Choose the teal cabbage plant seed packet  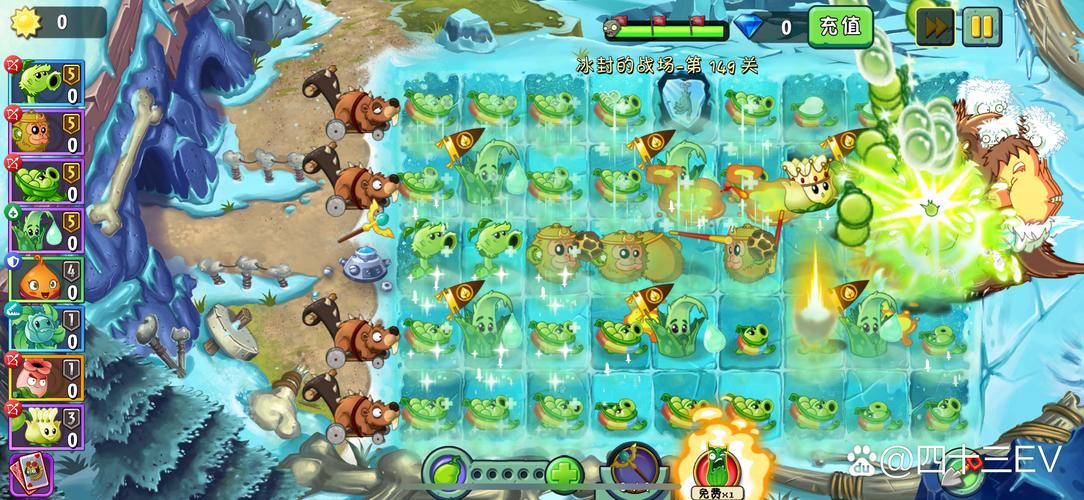(x=46, y=327)
